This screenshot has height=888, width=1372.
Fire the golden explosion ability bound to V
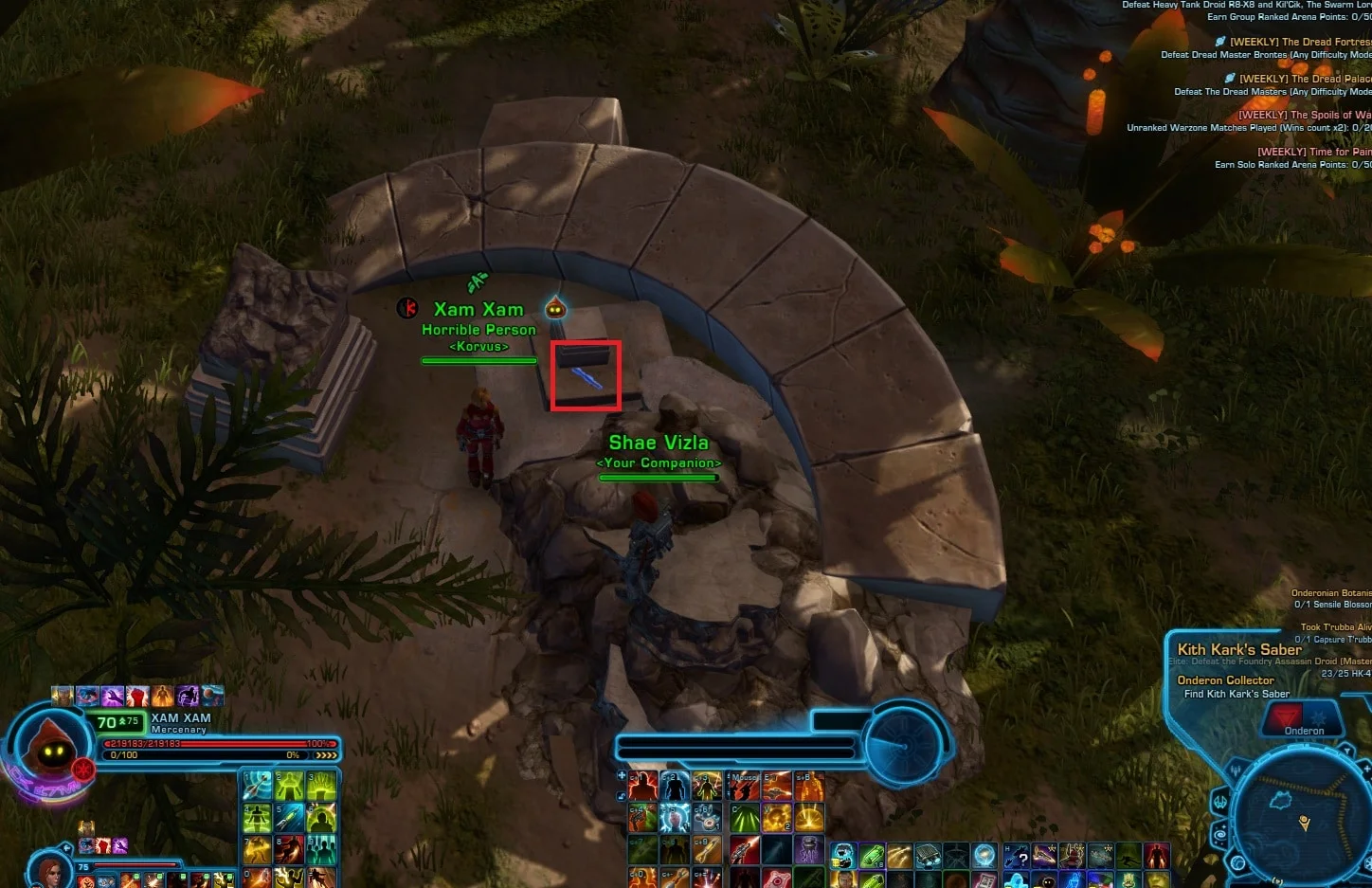(x=777, y=817)
